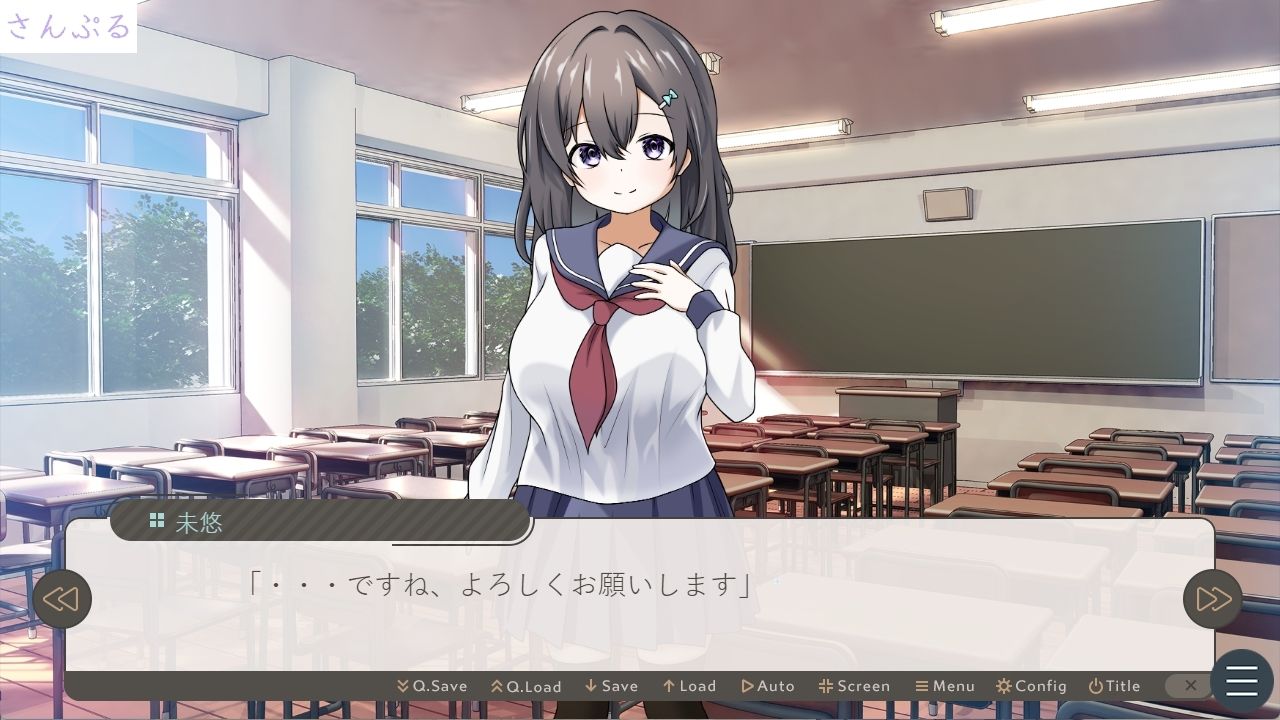Click the Q.Load double-up chevron
The width and height of the screenshot is (1280, 720).
coord(499,686)
